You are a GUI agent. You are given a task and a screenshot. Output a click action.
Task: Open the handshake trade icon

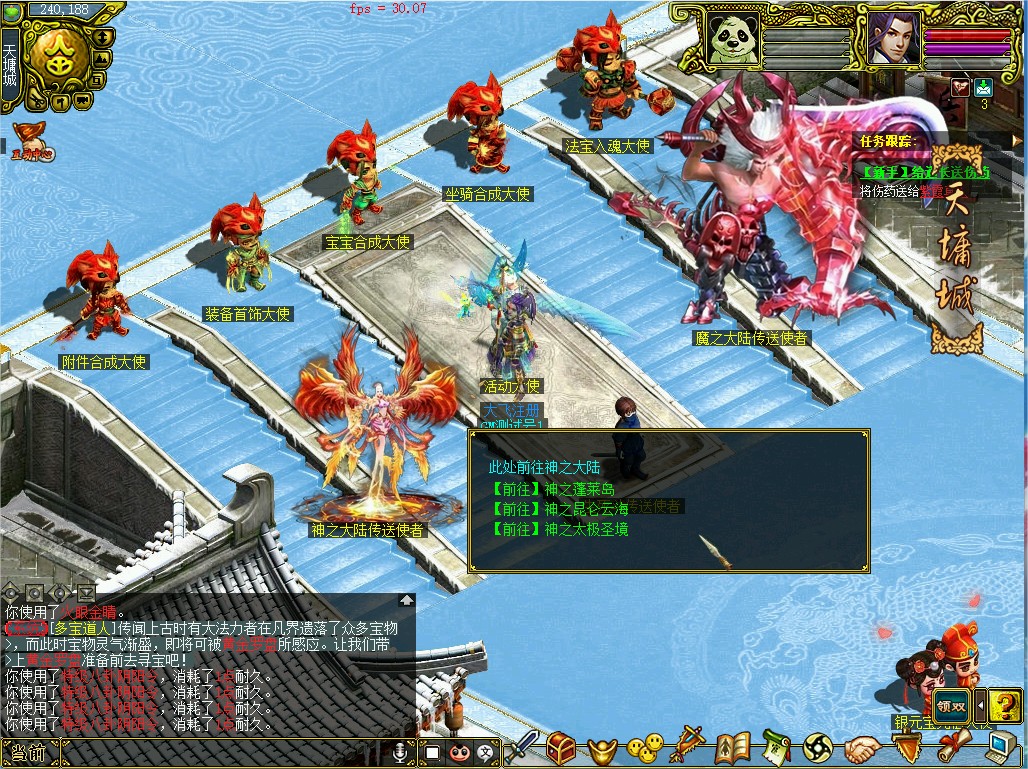tap(860, 748)
